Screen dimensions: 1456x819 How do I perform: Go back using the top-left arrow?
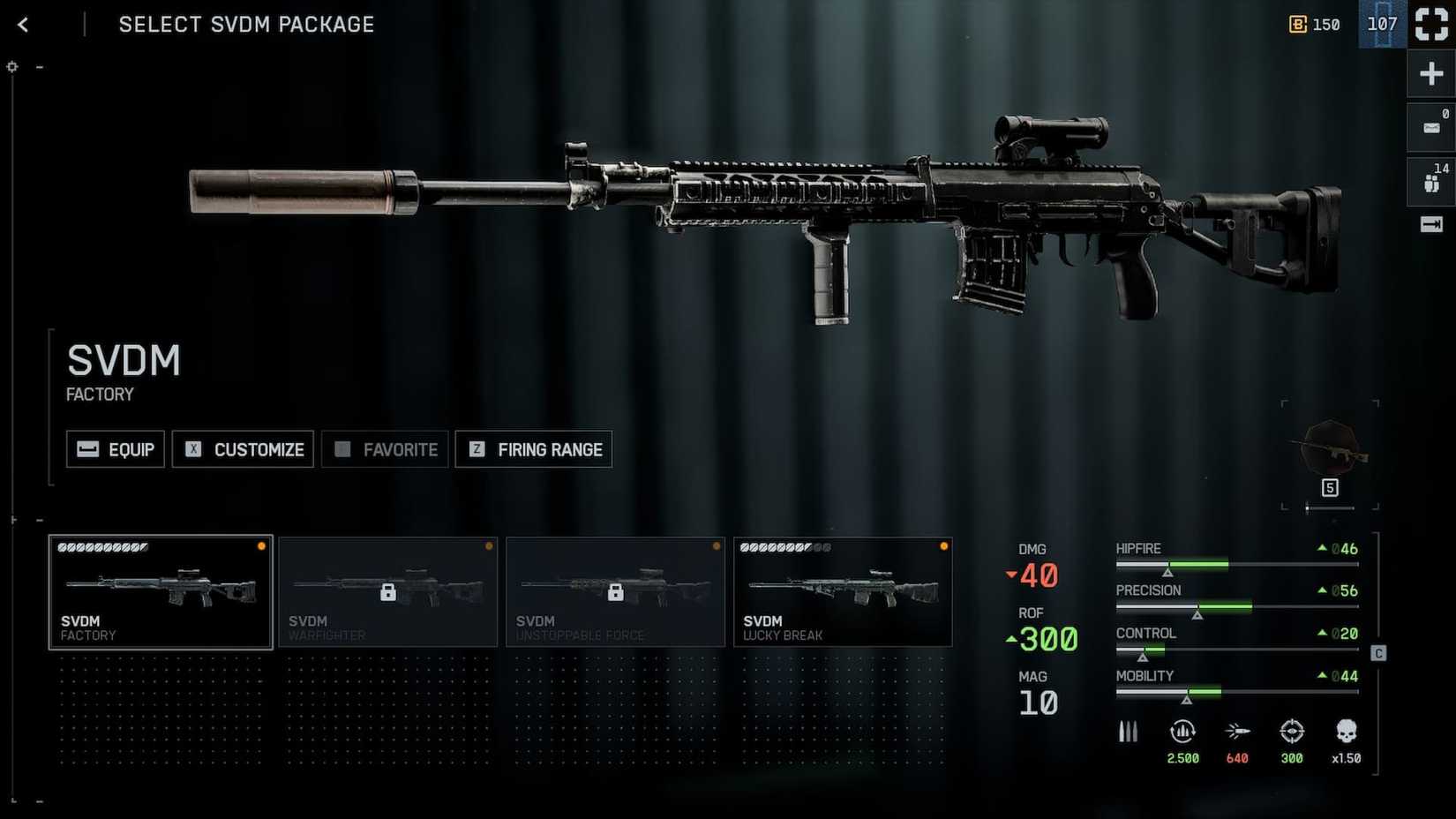pos(24,25)
